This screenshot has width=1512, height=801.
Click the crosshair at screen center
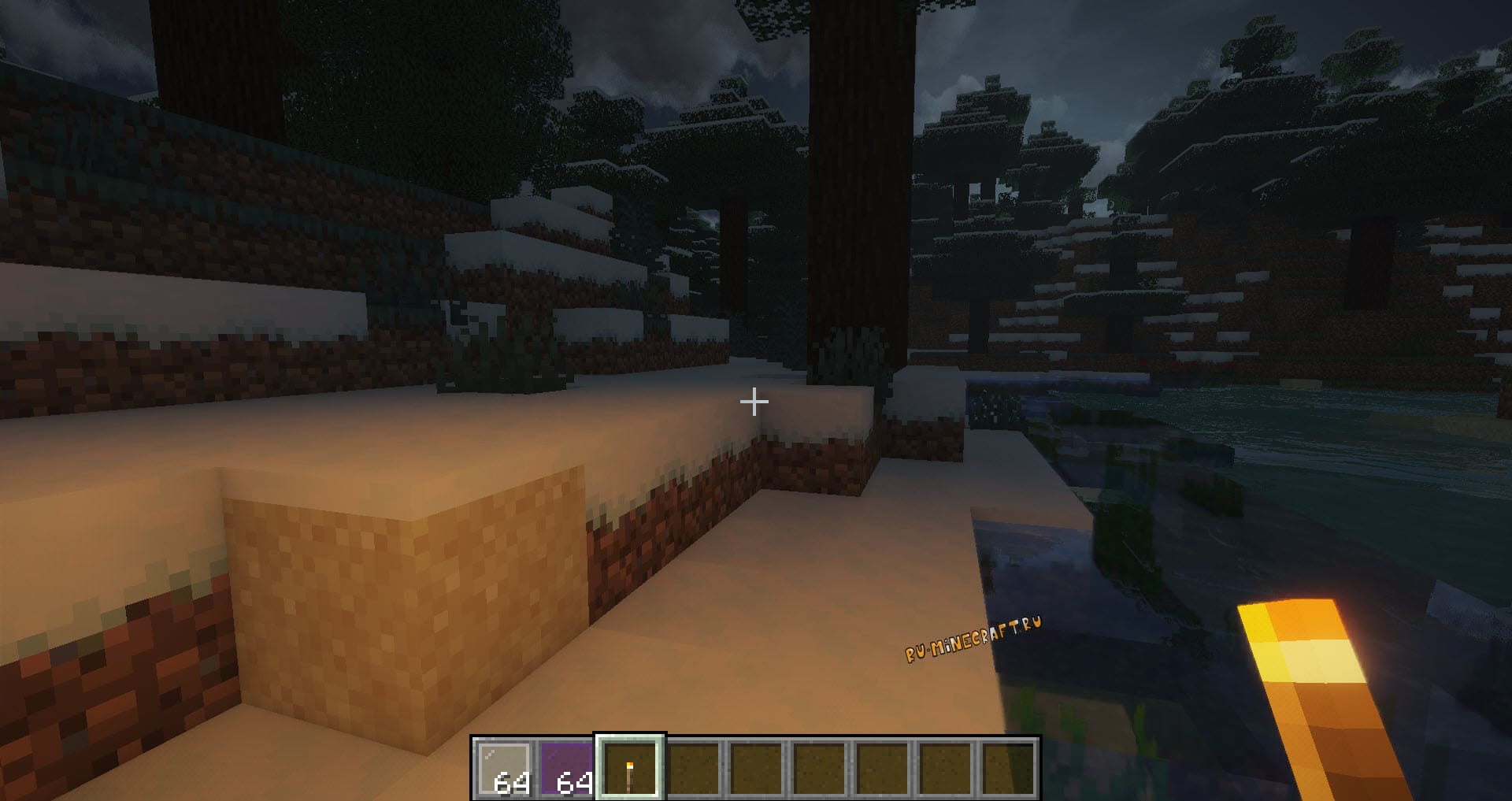click(755, 402)
